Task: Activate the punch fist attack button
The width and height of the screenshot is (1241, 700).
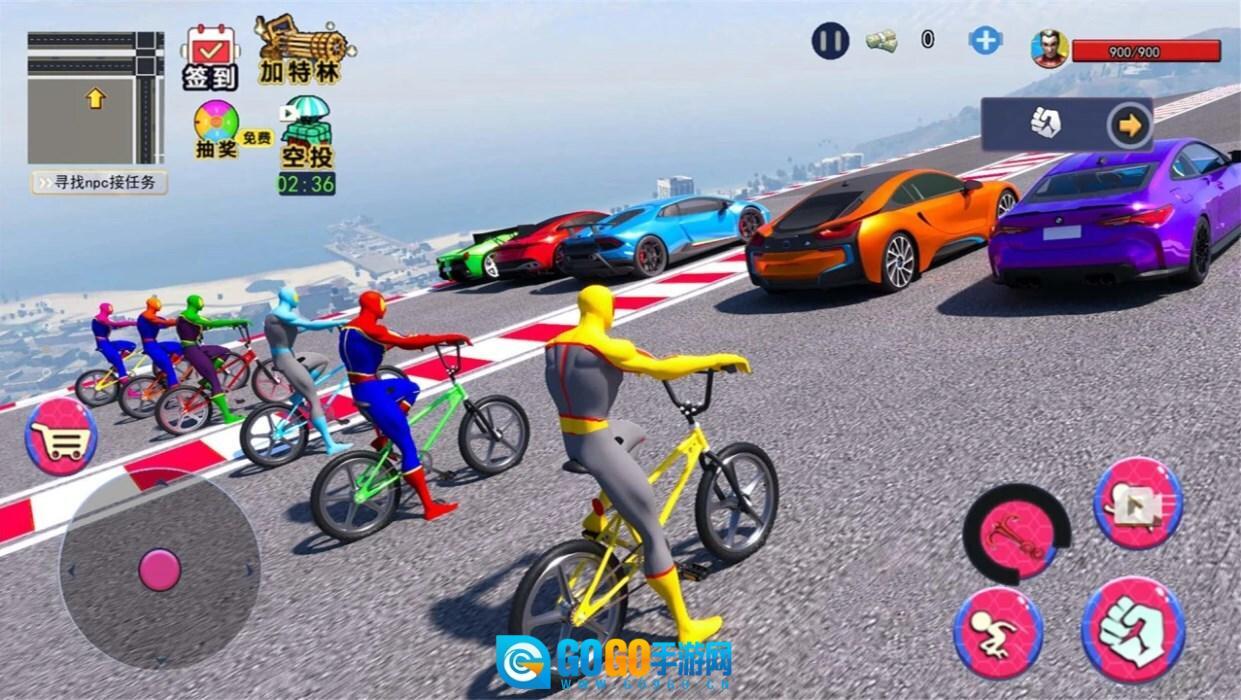Action: [x=1133, y=629]
